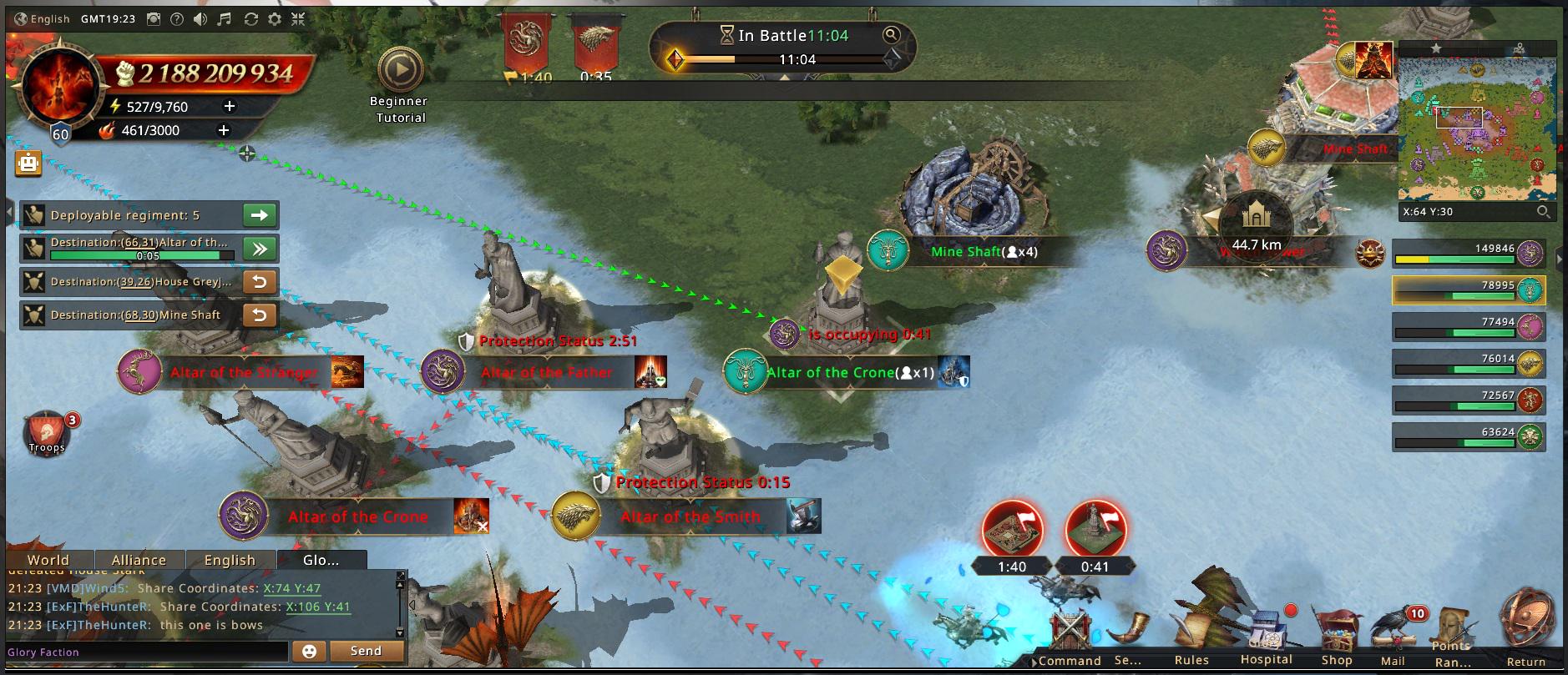This screenshot has height=675, width=1568.
Task: Open the emoji picker in chat
Action: 309,651
